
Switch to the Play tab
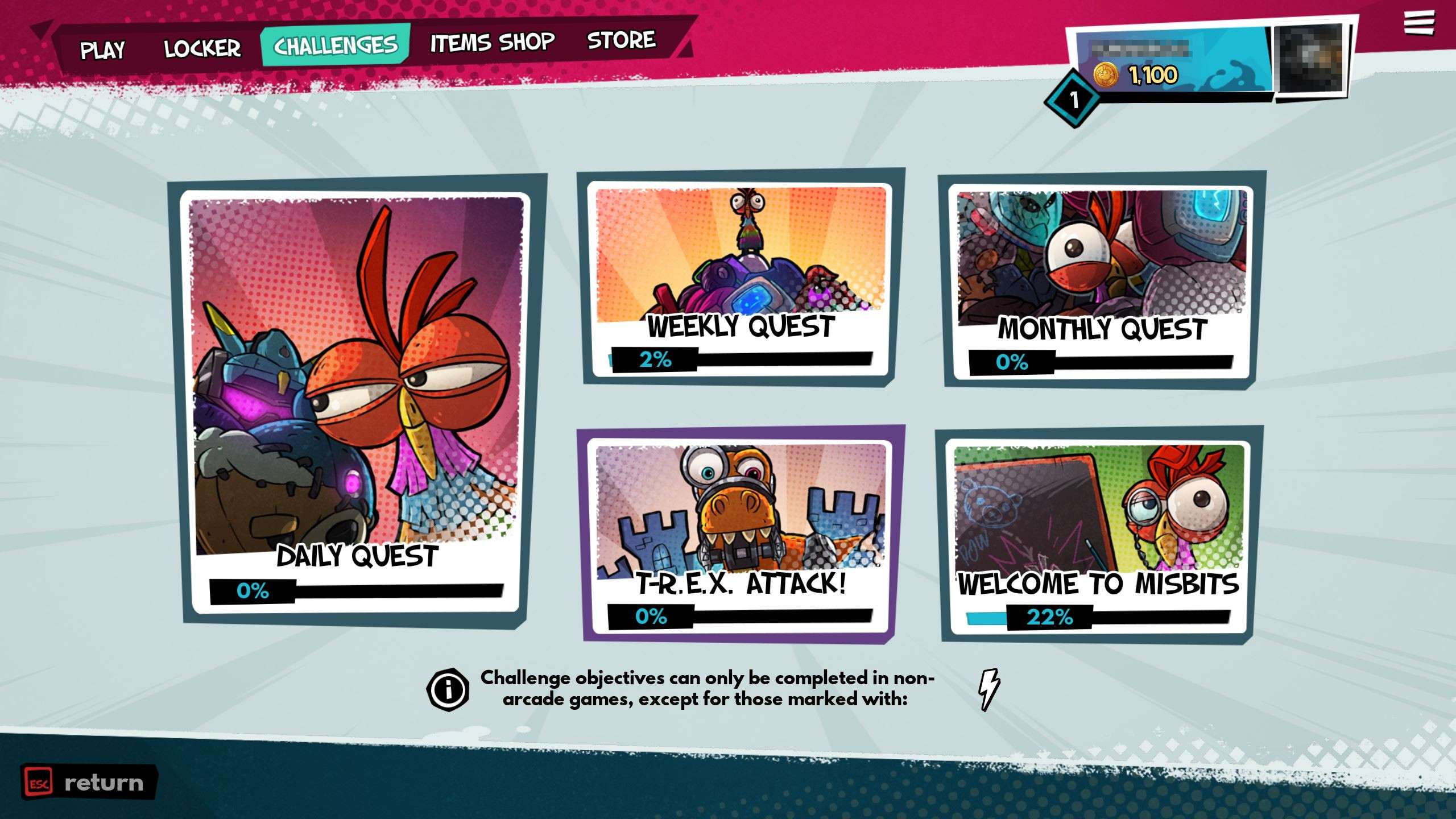click(x=102, y=50)
